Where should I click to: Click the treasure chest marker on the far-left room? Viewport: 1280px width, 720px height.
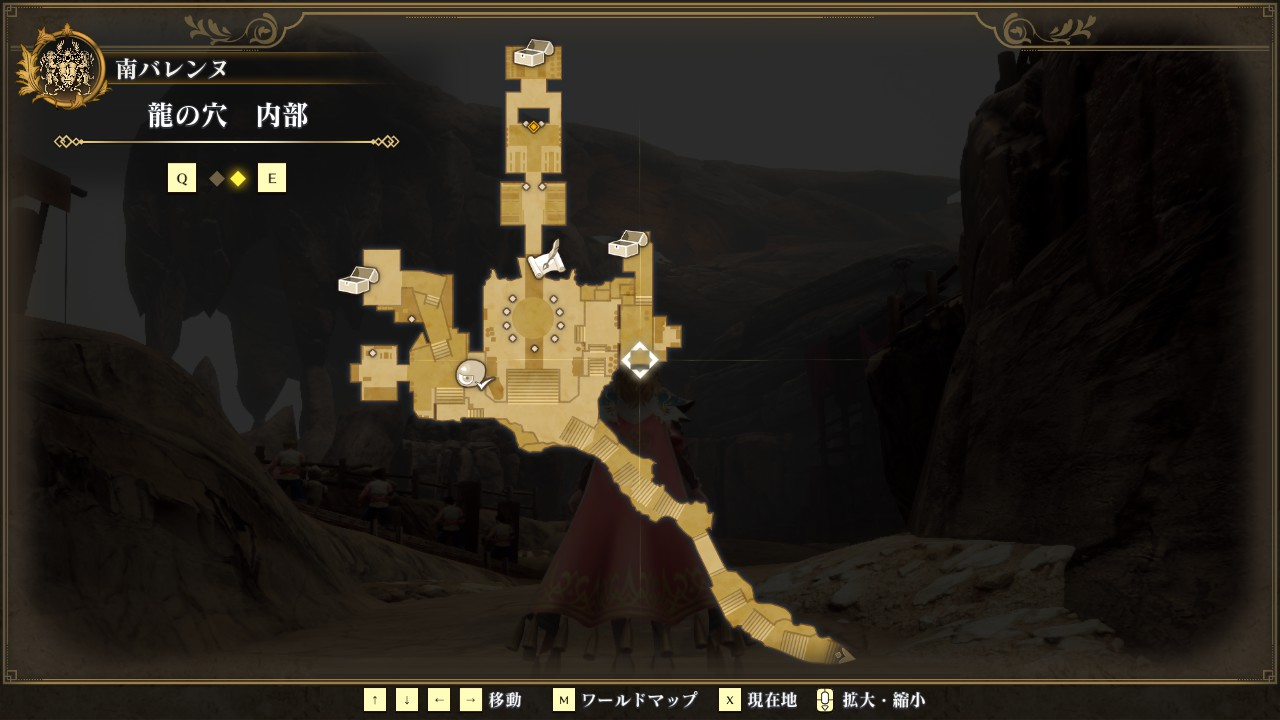358,280
